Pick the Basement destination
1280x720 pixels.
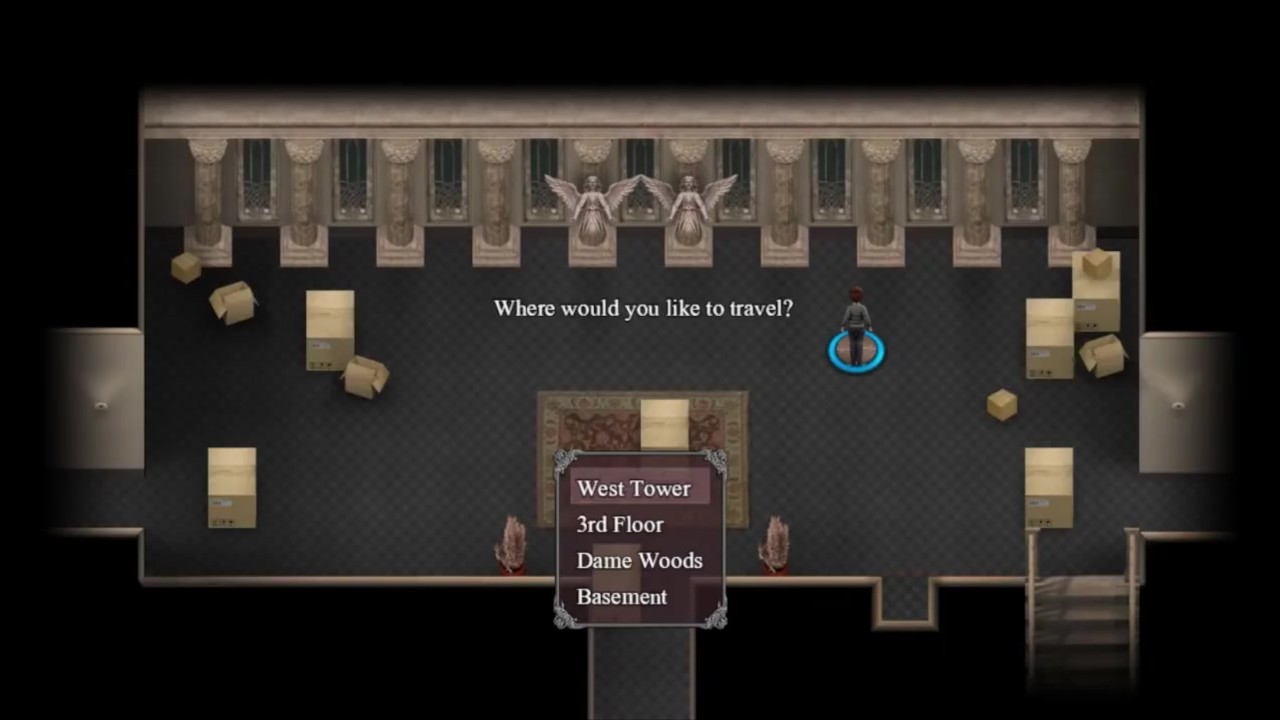tap(622, 597)
